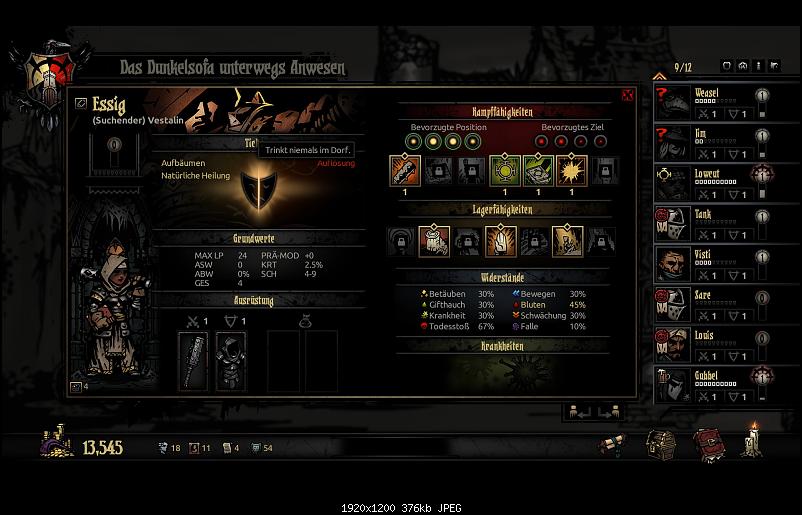This screenshot has height=515, width=802.
Task: Select the raised open hand camping skill
Action: pos(500,241)
